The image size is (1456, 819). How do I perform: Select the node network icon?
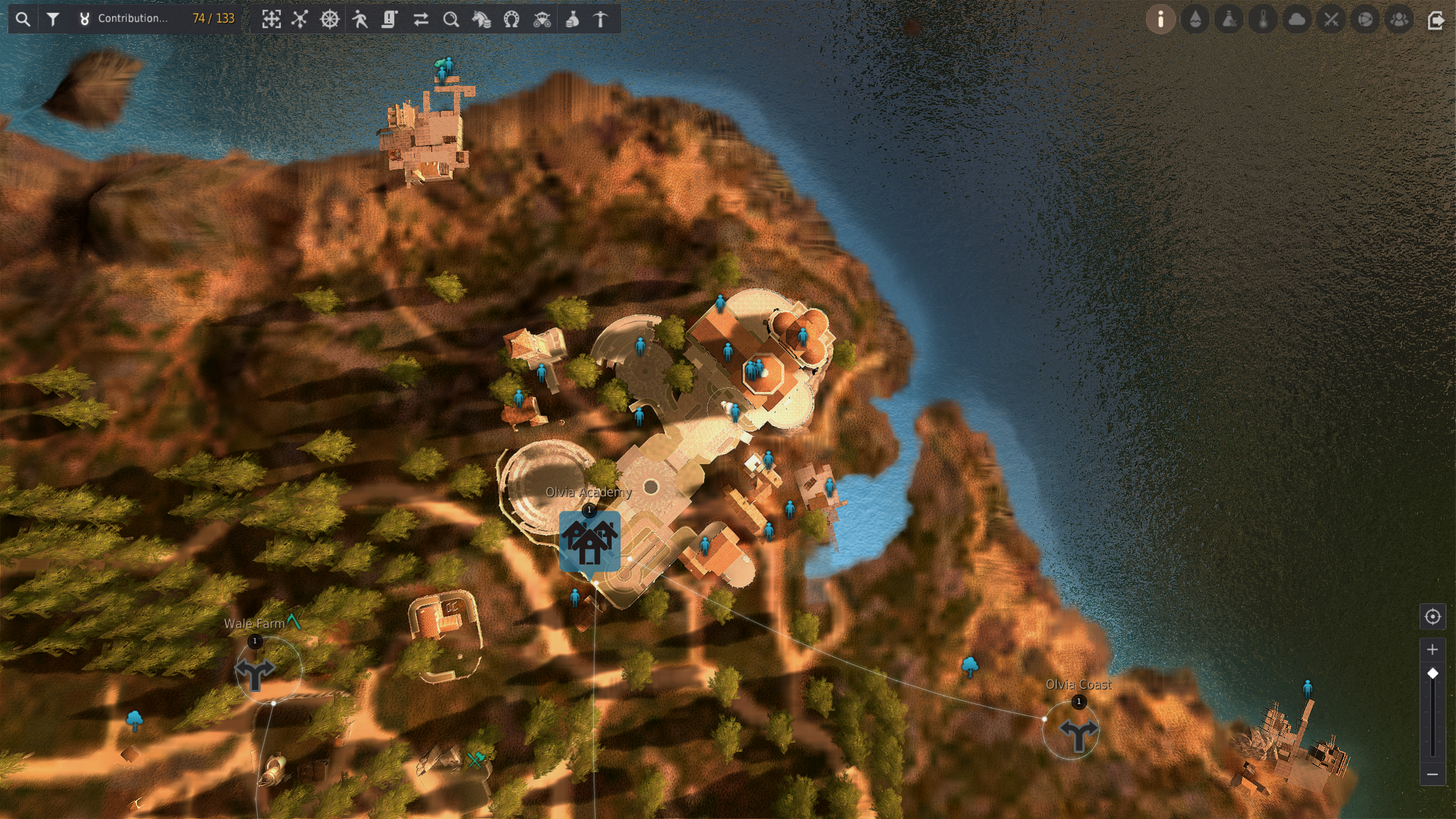[x=300, y=19]
